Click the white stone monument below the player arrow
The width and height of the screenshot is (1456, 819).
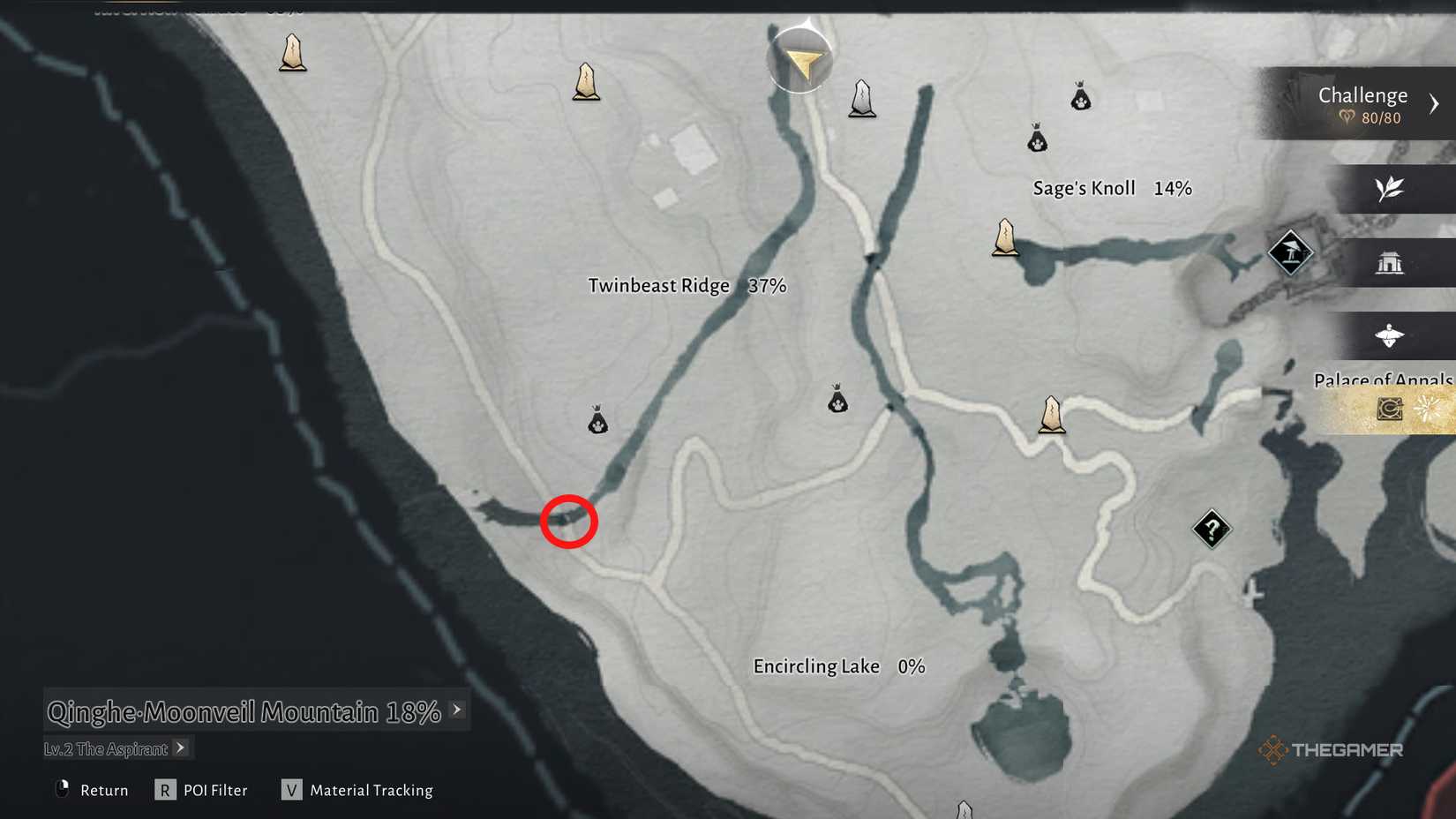[861, 100]
